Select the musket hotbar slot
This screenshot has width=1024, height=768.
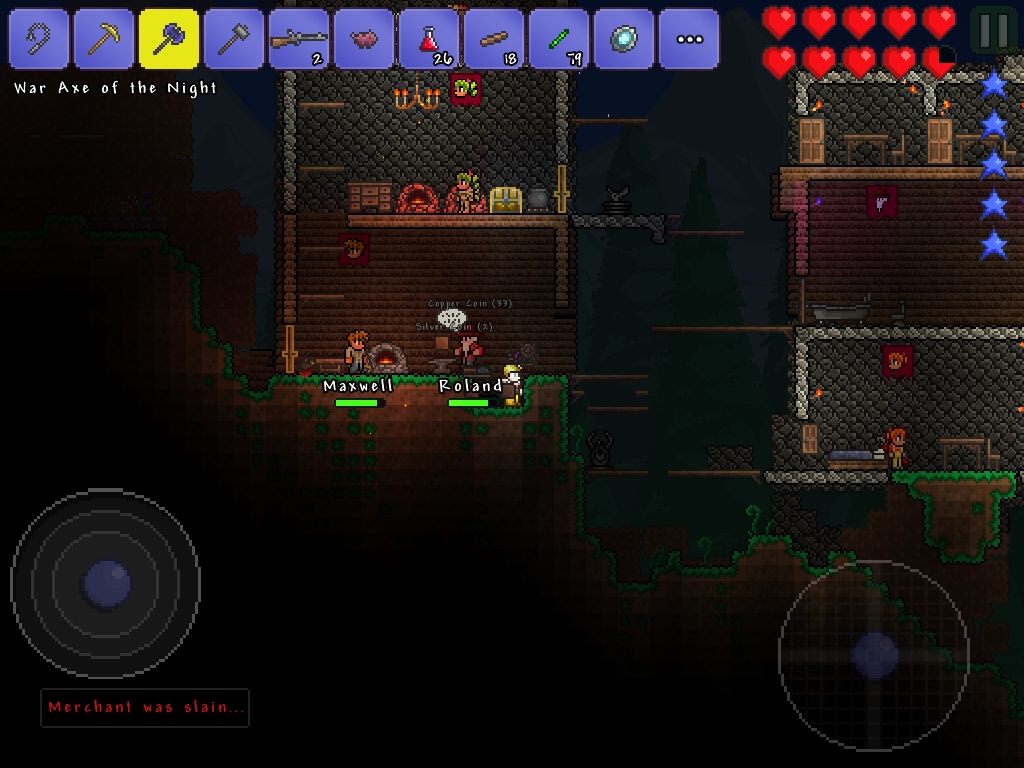coord(299,39)
